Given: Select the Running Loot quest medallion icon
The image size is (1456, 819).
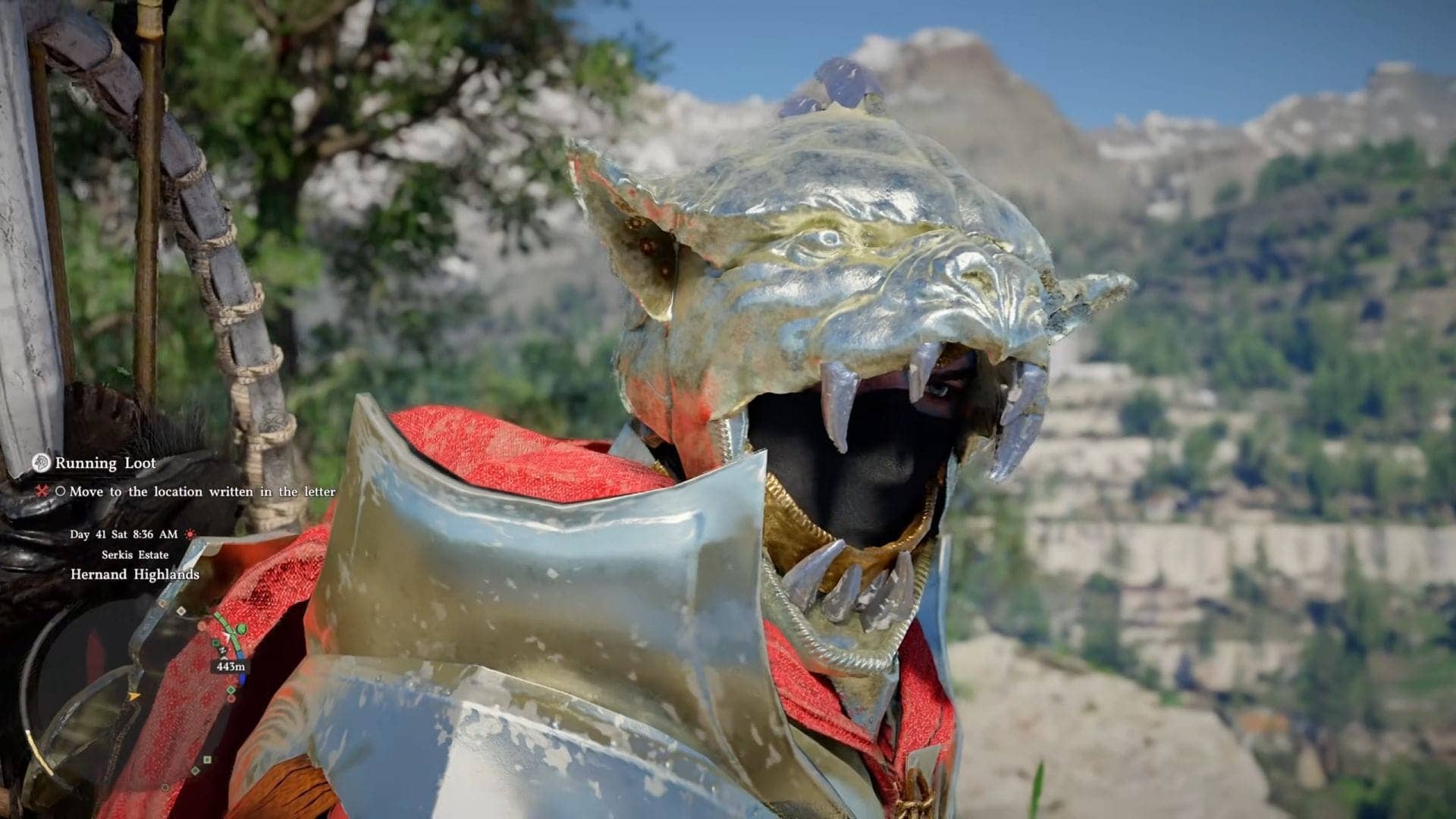Looking at the screenshot, I should (x=40, y=463).
